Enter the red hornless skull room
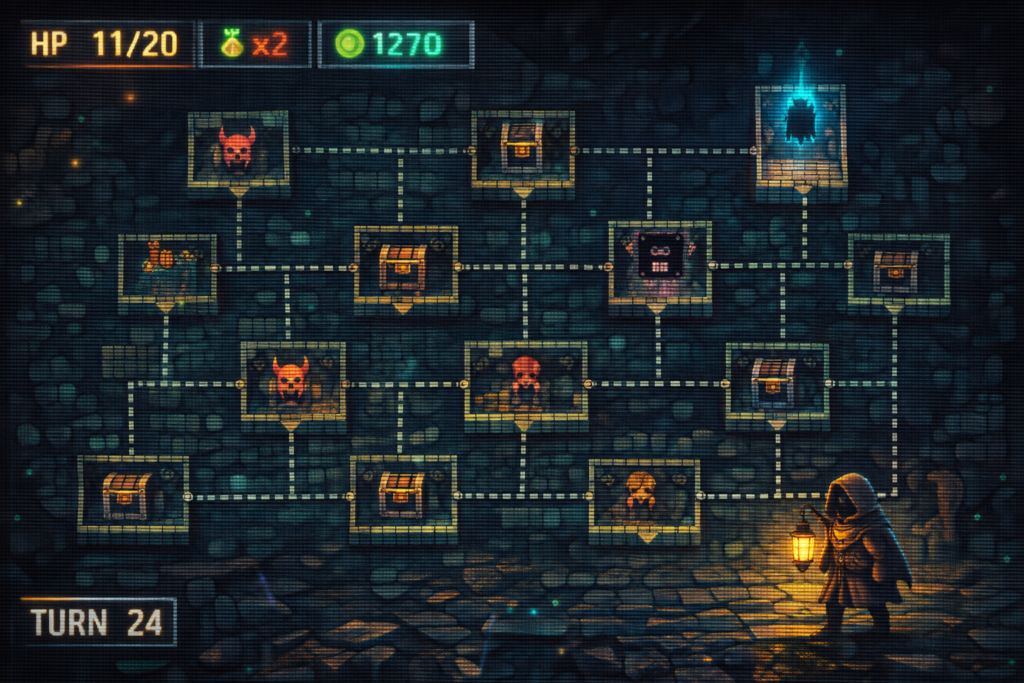The width and height of the screenshot is (1024, 683). [525, 381]
